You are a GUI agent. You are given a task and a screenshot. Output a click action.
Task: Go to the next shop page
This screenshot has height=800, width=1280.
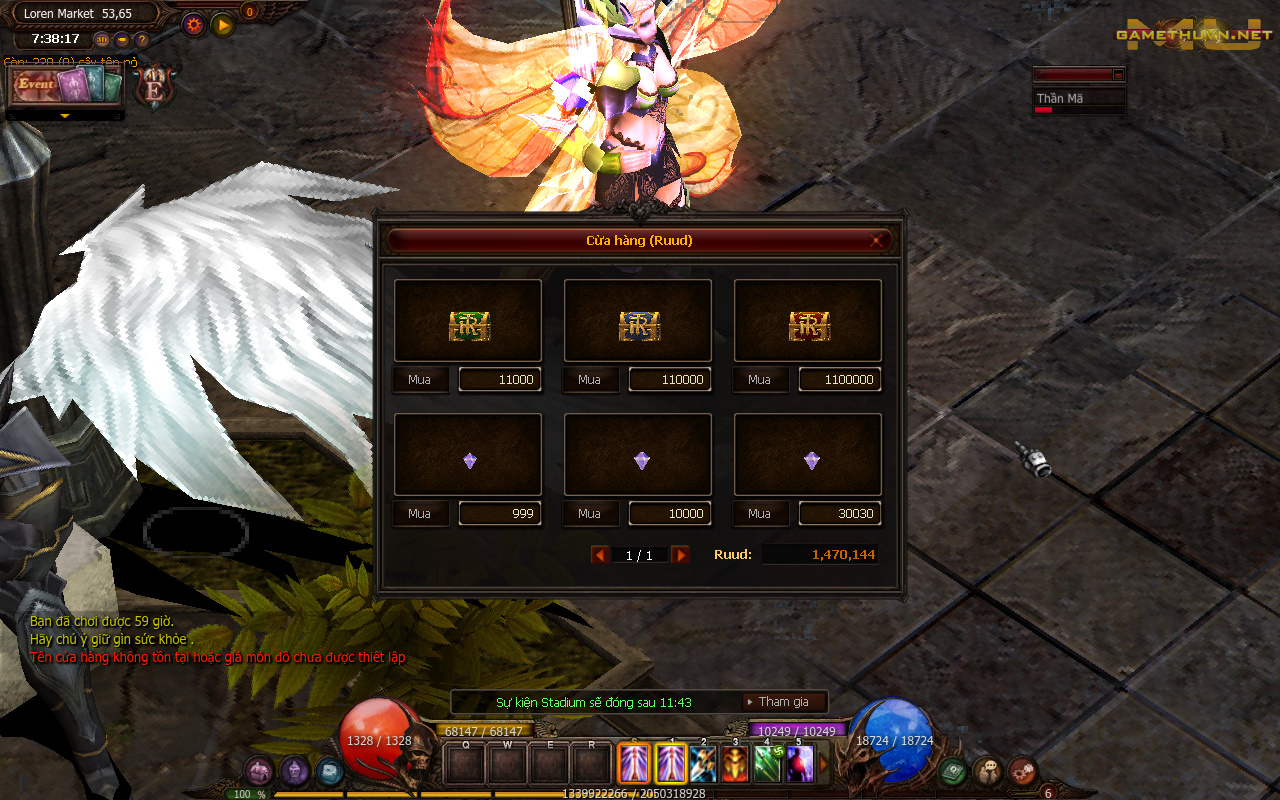point(680,555)
